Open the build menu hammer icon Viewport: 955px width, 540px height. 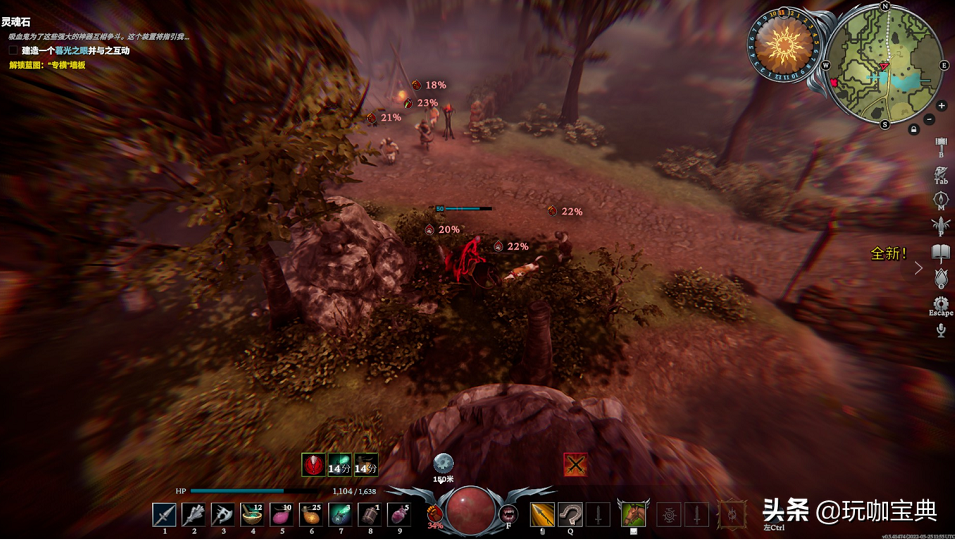click(941, 145)
